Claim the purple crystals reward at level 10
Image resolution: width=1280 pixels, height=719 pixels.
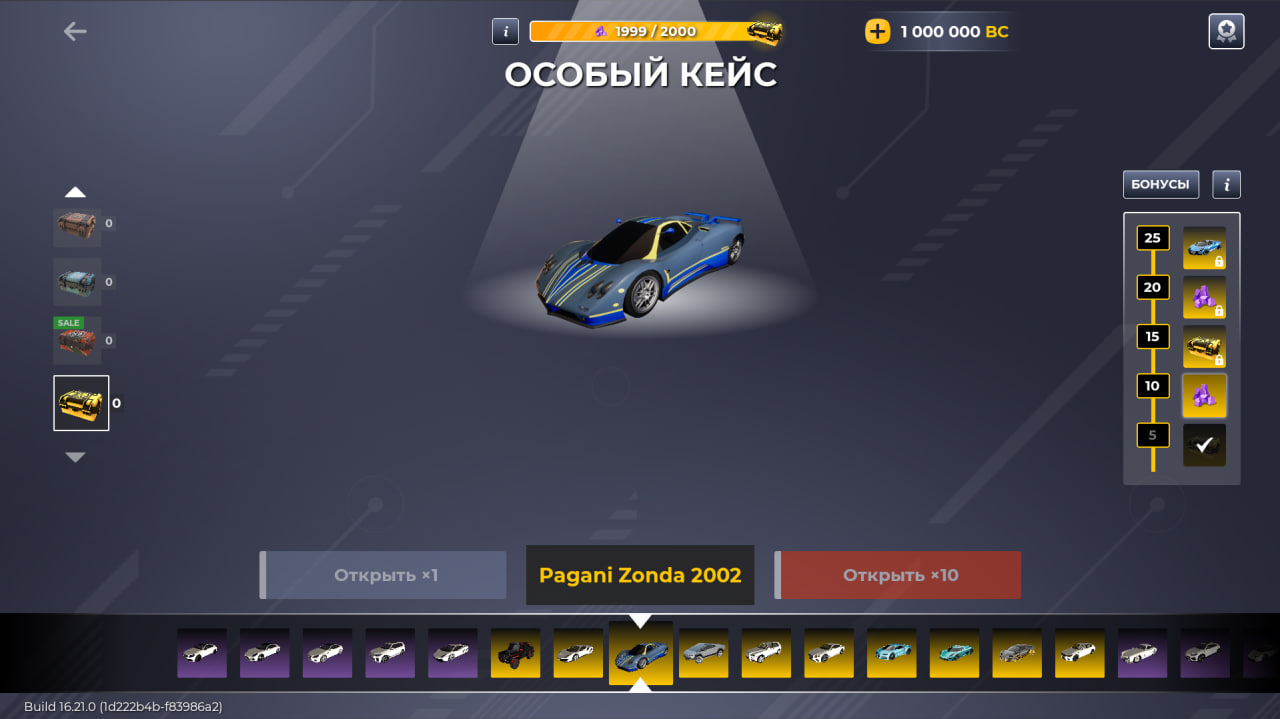[1204, 395]
